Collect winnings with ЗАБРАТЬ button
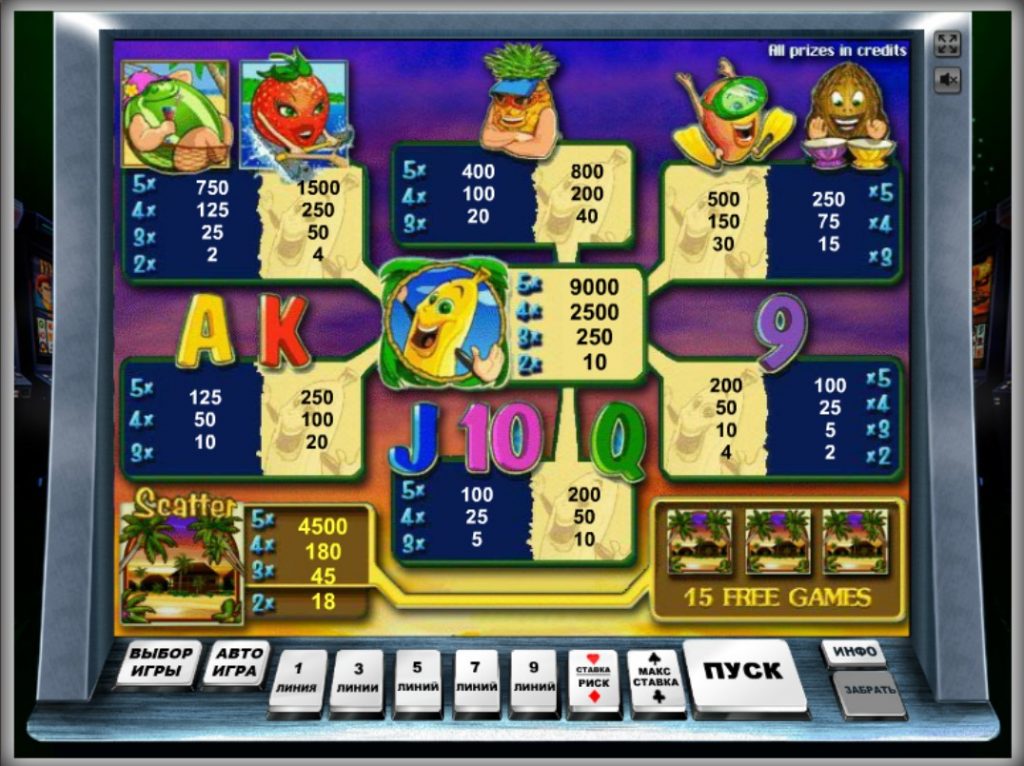 [867, 691]
